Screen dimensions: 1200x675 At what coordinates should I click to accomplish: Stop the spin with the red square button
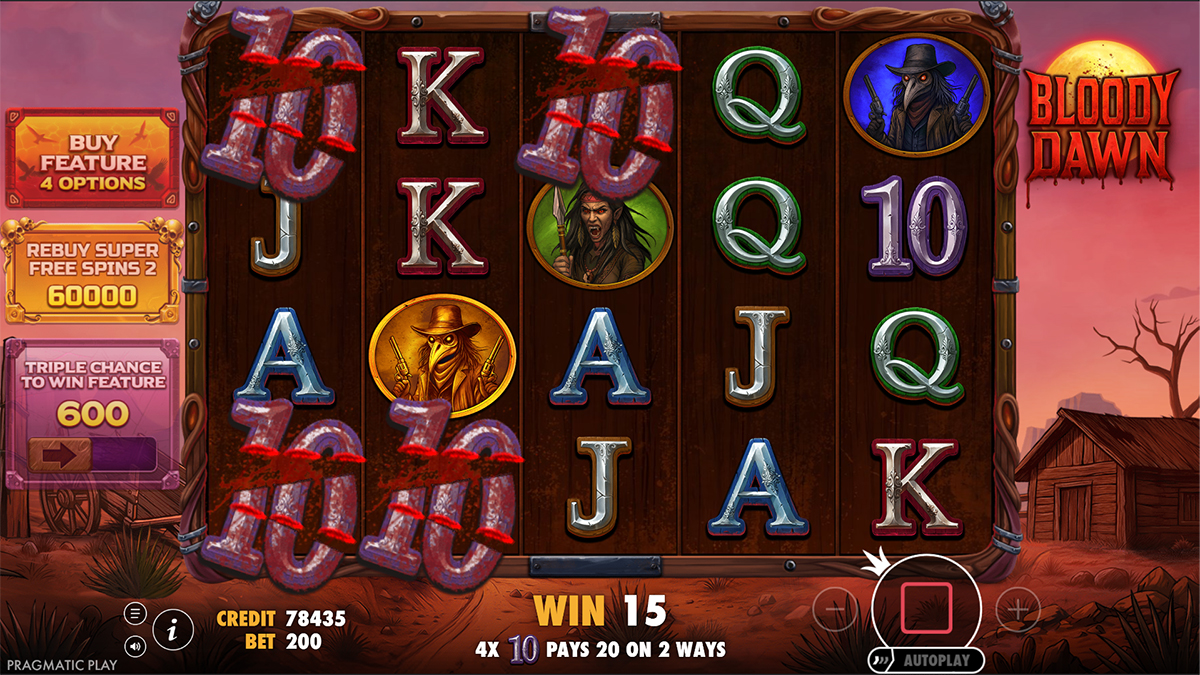click(x=926, y=609)
